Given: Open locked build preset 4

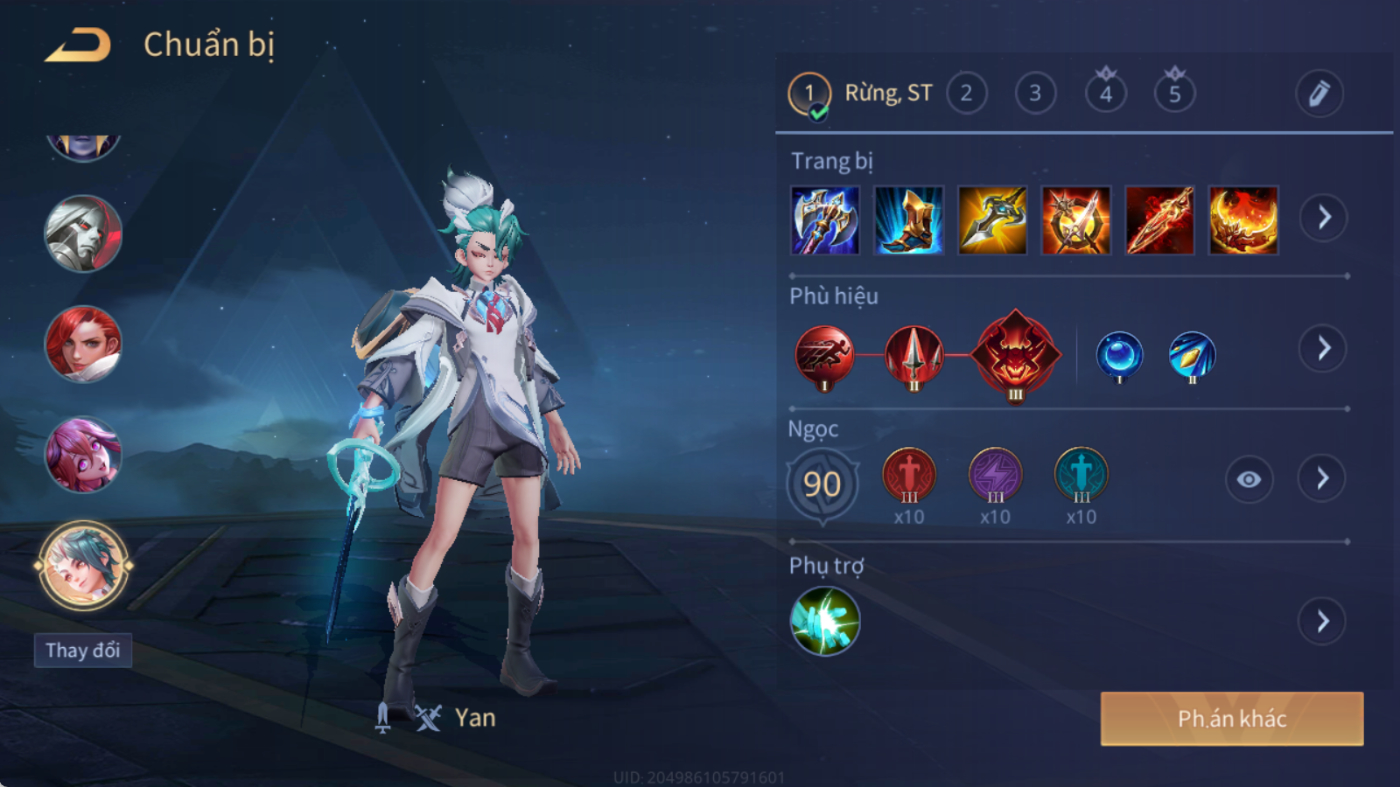Looking at the screenshot, I should (1105, 94).
